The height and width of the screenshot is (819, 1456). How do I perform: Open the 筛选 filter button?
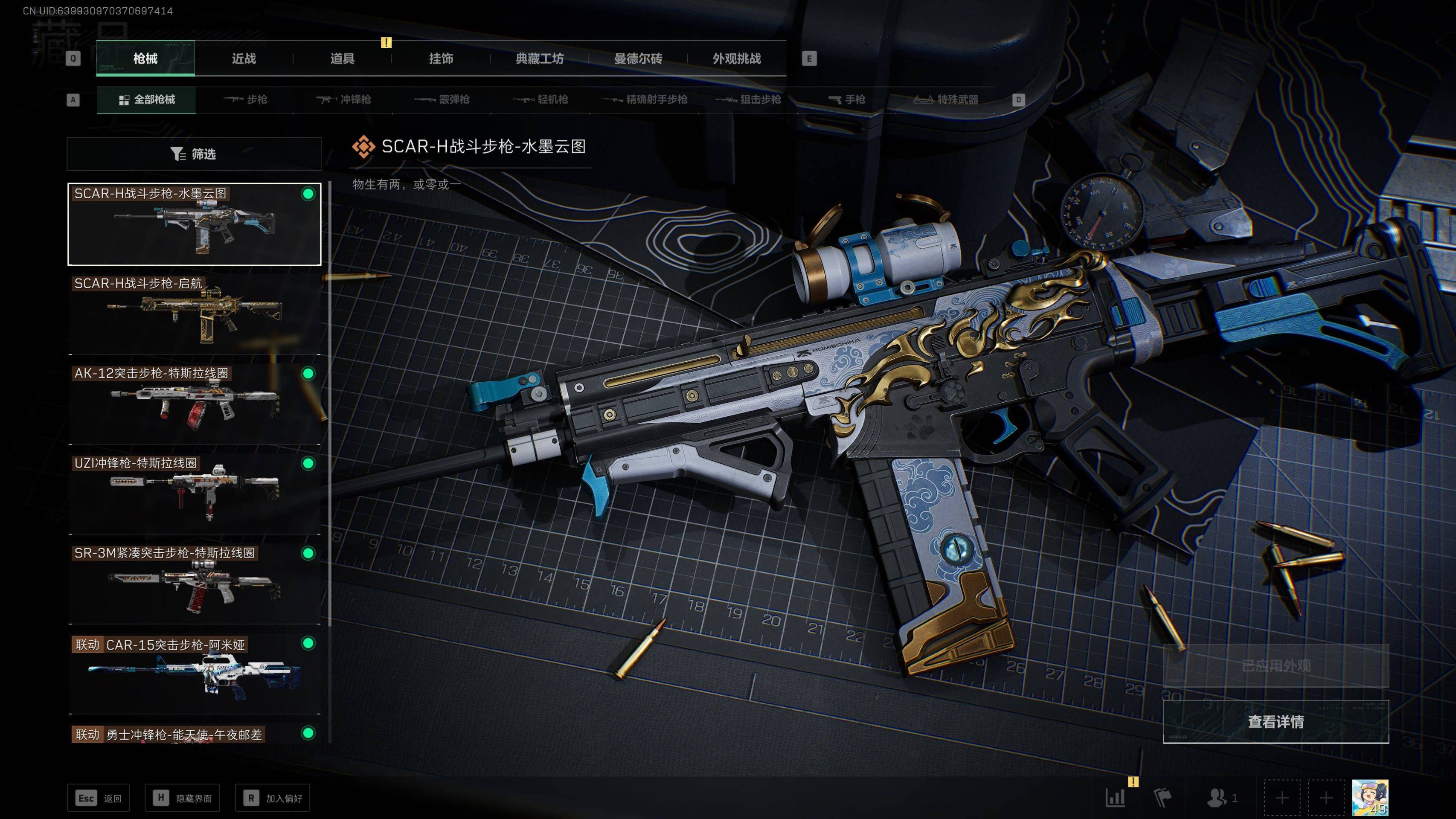pyautogui.click(x=194, y=154)
